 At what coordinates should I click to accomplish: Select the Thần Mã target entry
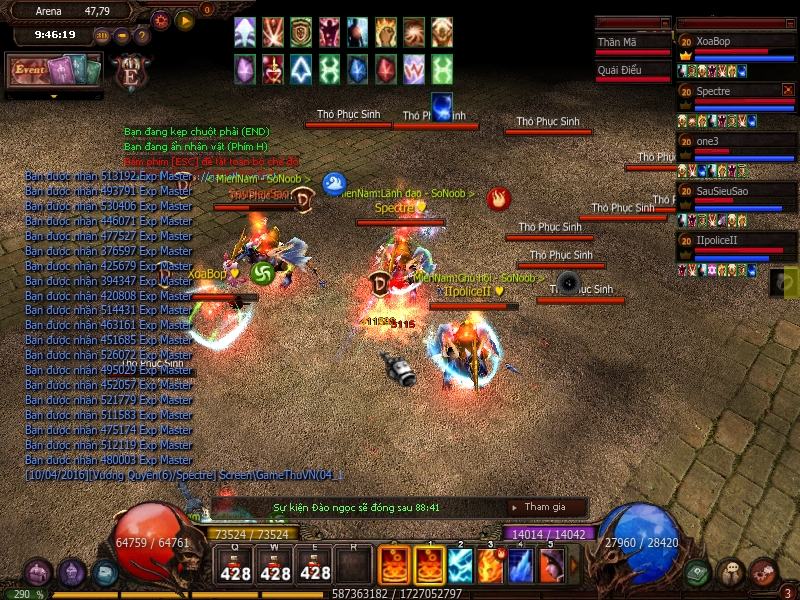click(x=632, y=44)
